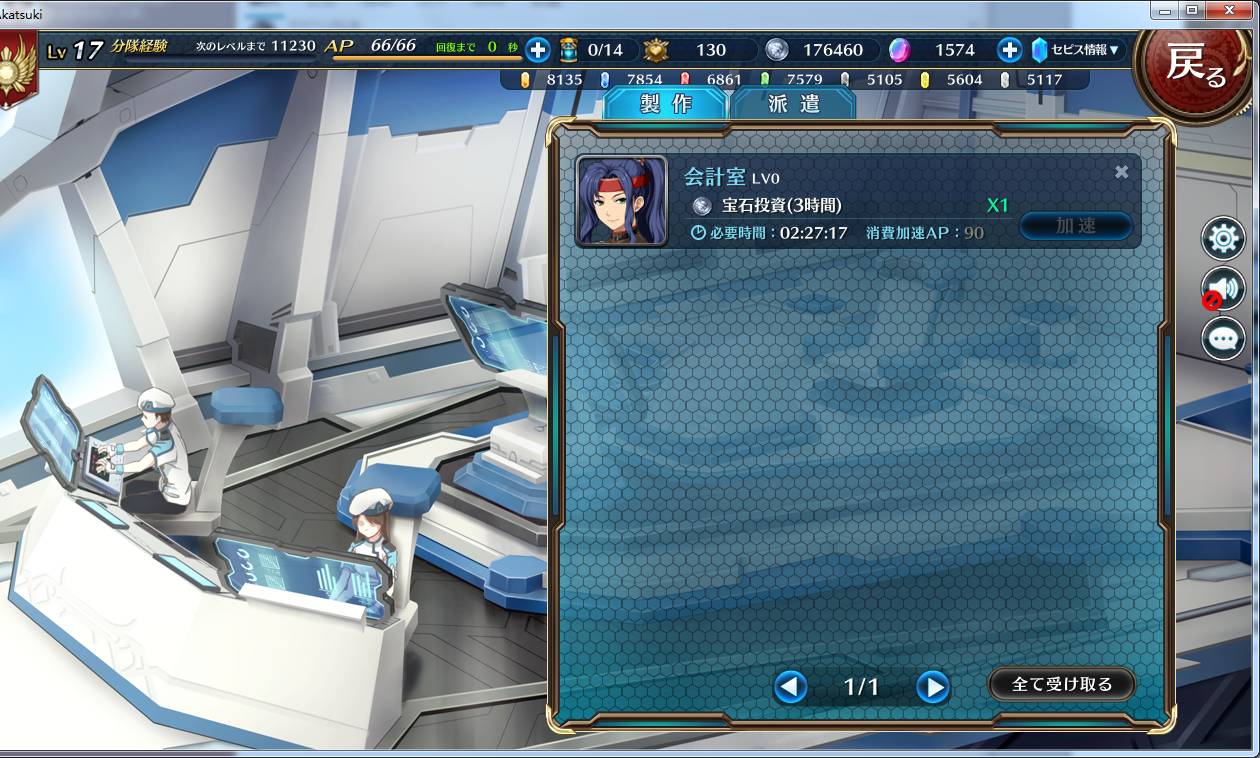Open the 派遣 tab
This screenshot has width=1260, height=758.
(793, 104)
